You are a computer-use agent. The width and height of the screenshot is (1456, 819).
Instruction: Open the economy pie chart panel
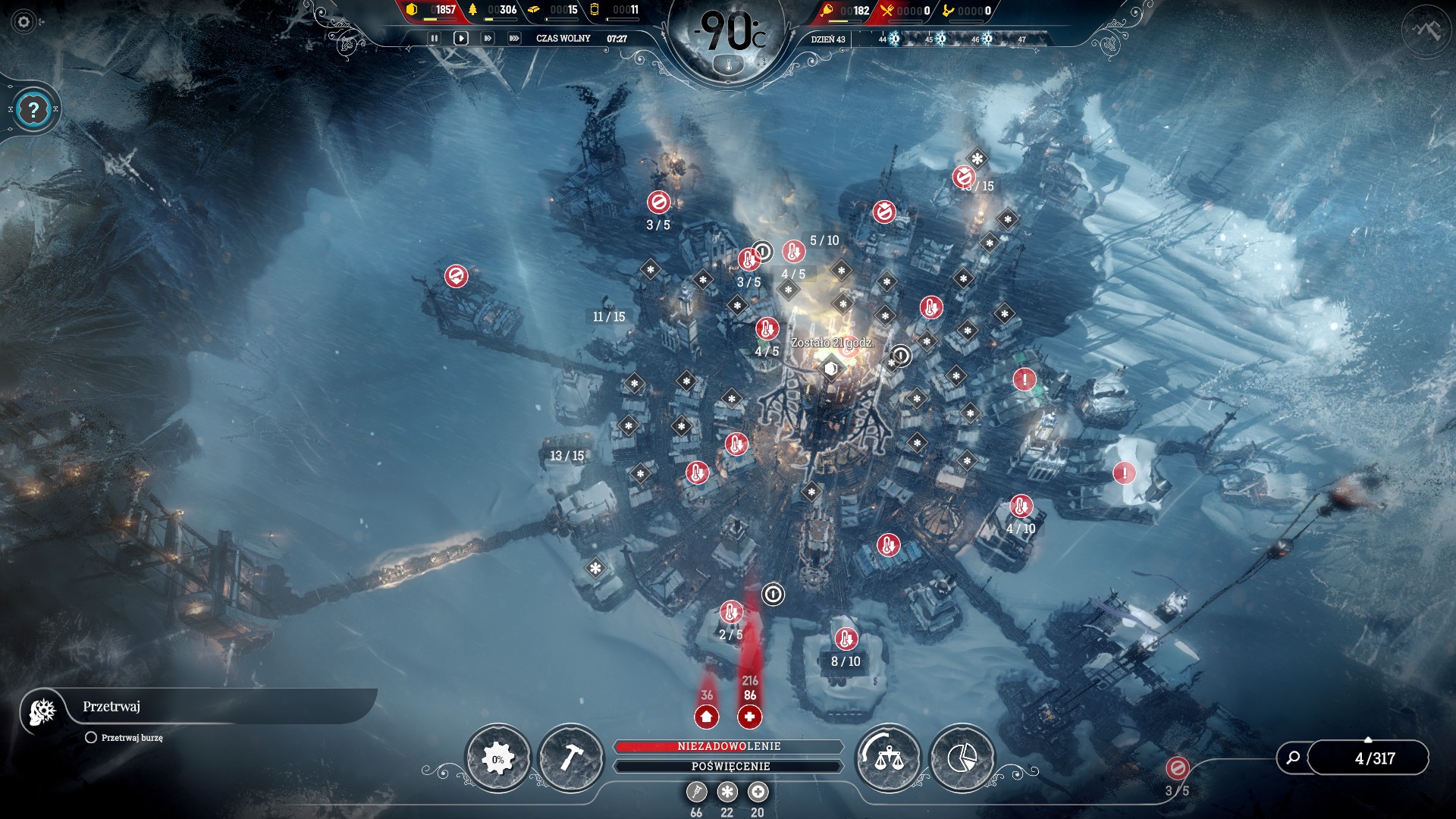pyautogui.click(x=961, y=758)
